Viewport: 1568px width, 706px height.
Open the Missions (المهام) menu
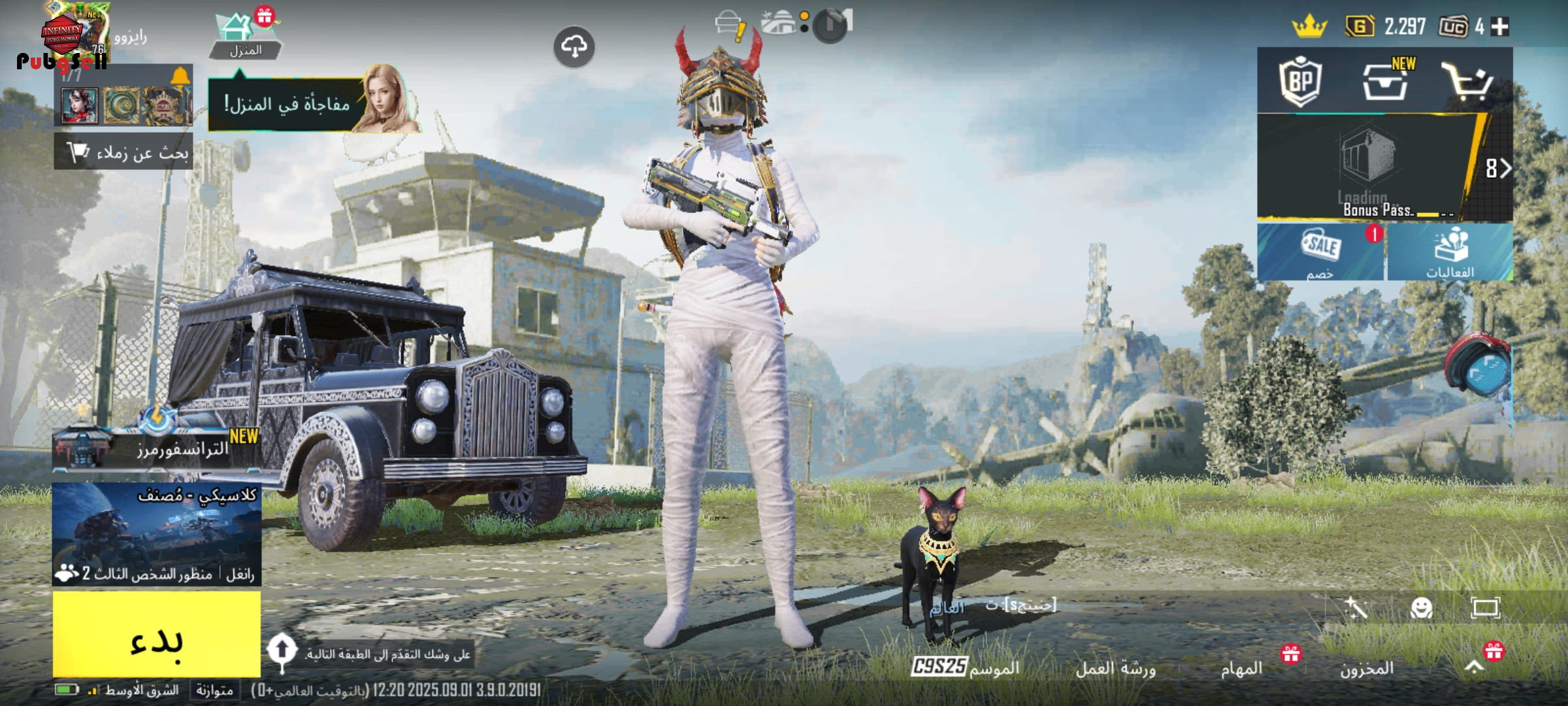coord(1241,668)
